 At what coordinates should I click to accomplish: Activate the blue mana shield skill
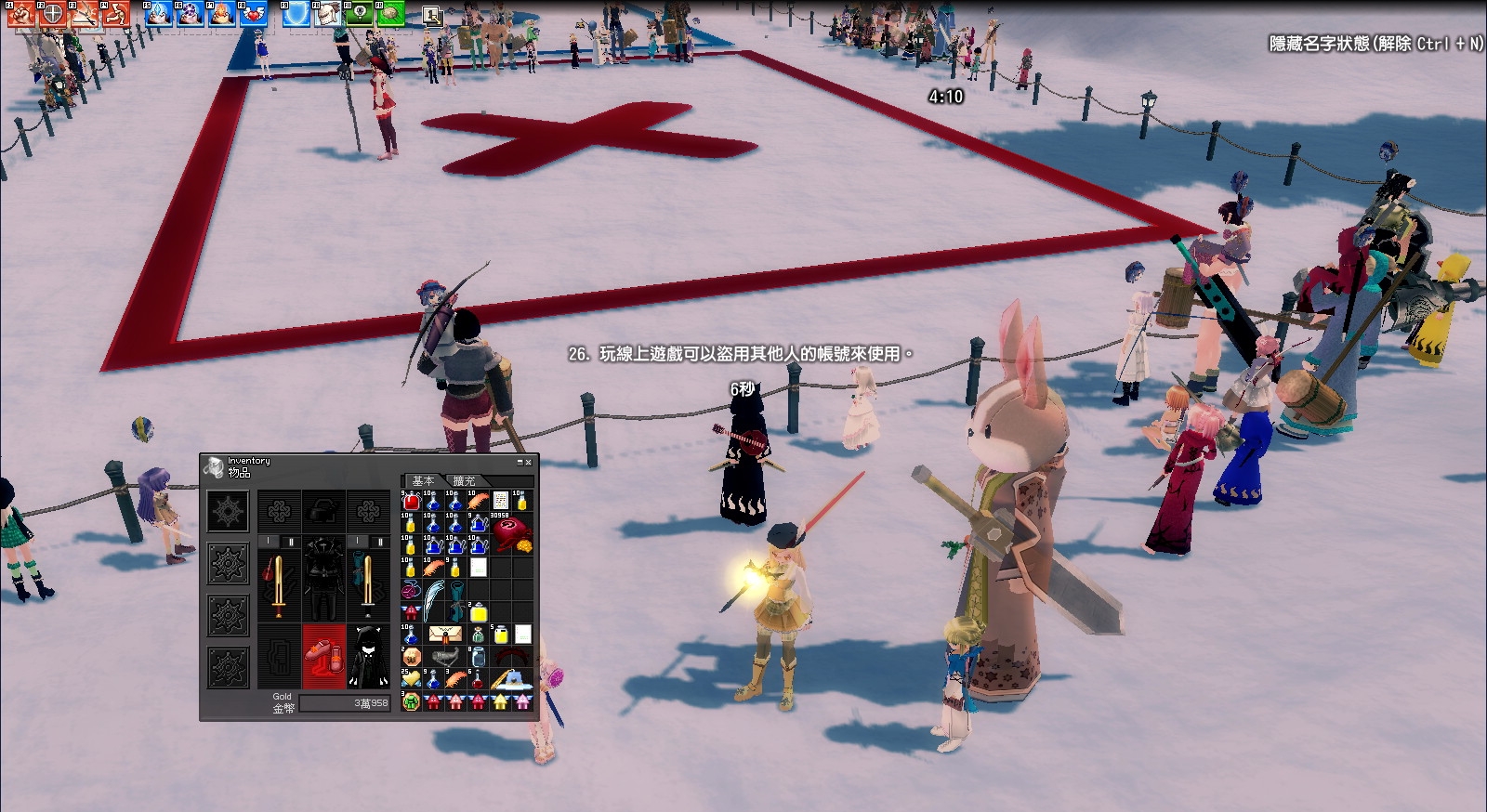[x=296, y=14]
